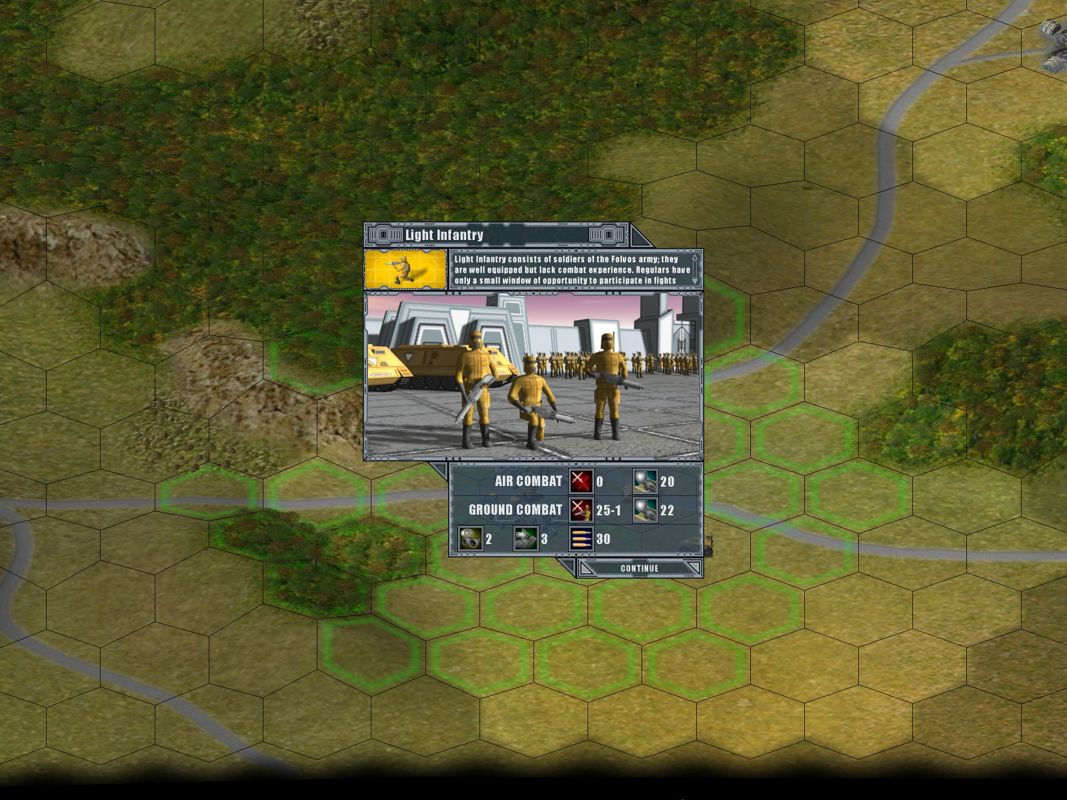Click the description text's scroll-down arrow
Image resolution: width=1067 pixels, height=800 pixels.
[x=695, y=281]
